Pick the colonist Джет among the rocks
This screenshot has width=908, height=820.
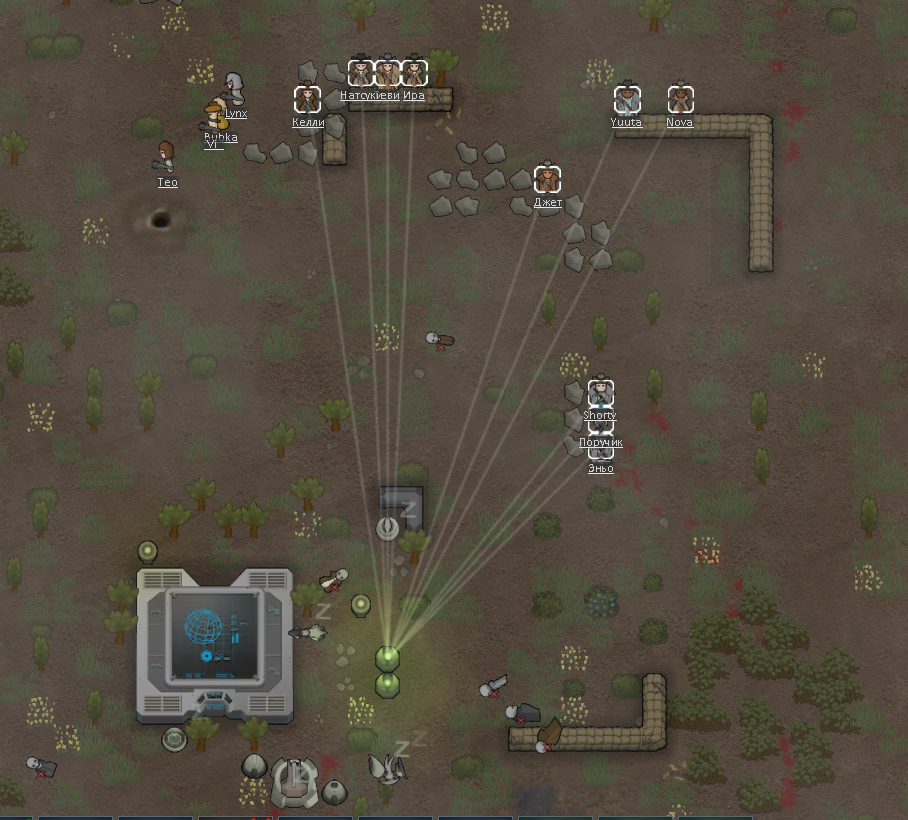click(547, 180)
